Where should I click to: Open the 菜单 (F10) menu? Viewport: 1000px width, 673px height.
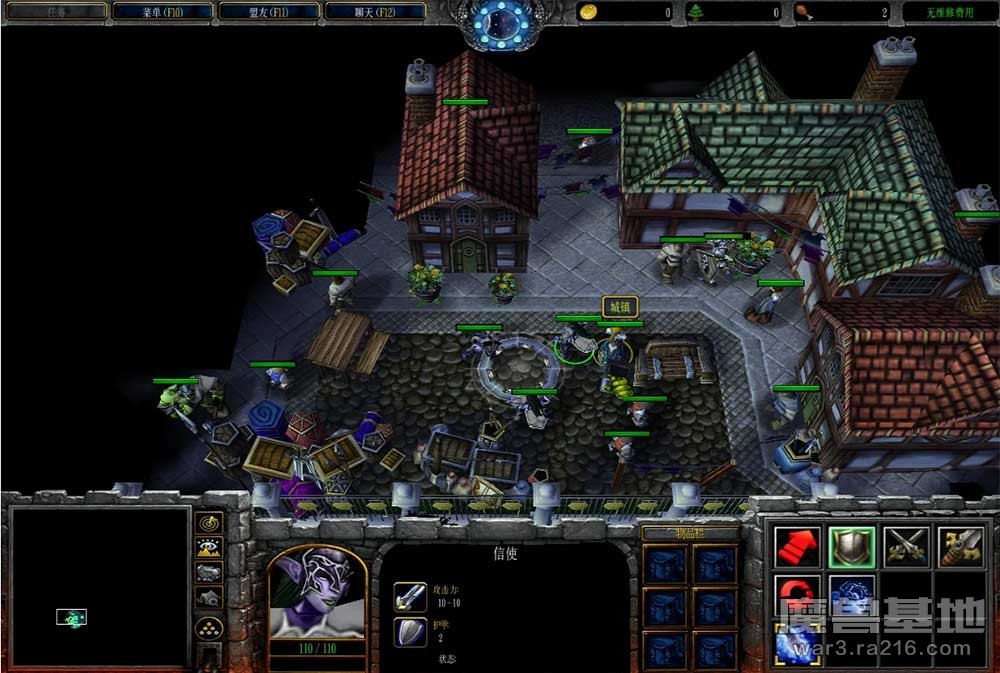tap(162, 12)
